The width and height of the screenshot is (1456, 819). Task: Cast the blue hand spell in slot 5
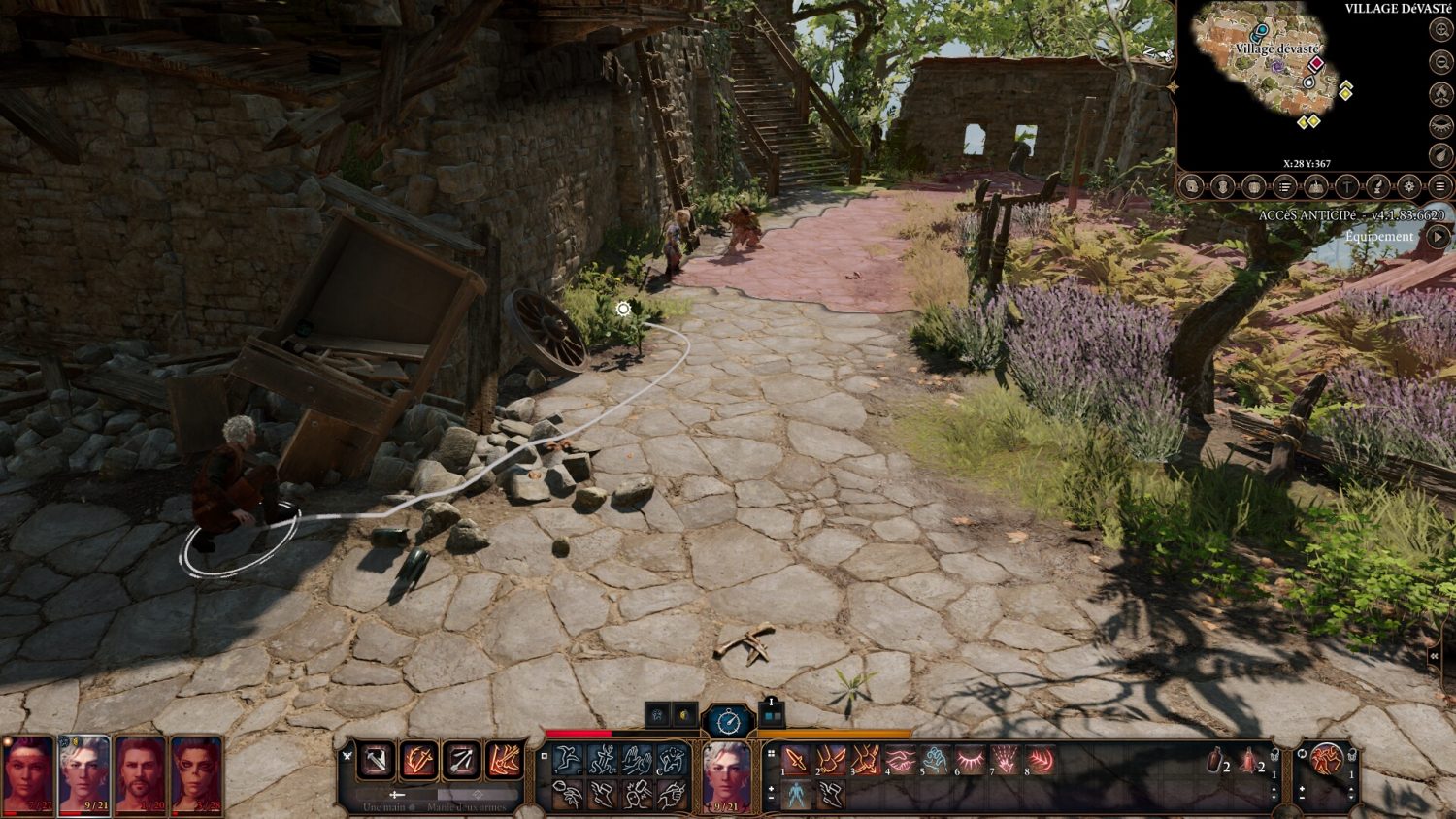[x=935, y=762]
